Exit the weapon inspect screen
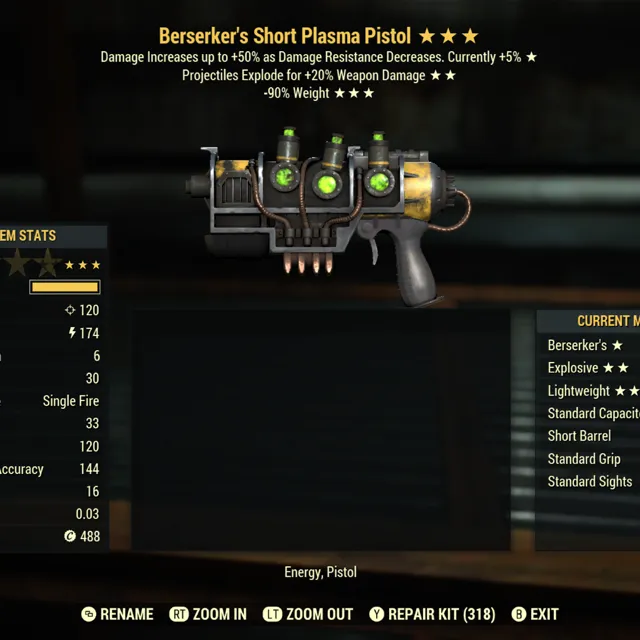640x640 pixels. pos(534,614)
